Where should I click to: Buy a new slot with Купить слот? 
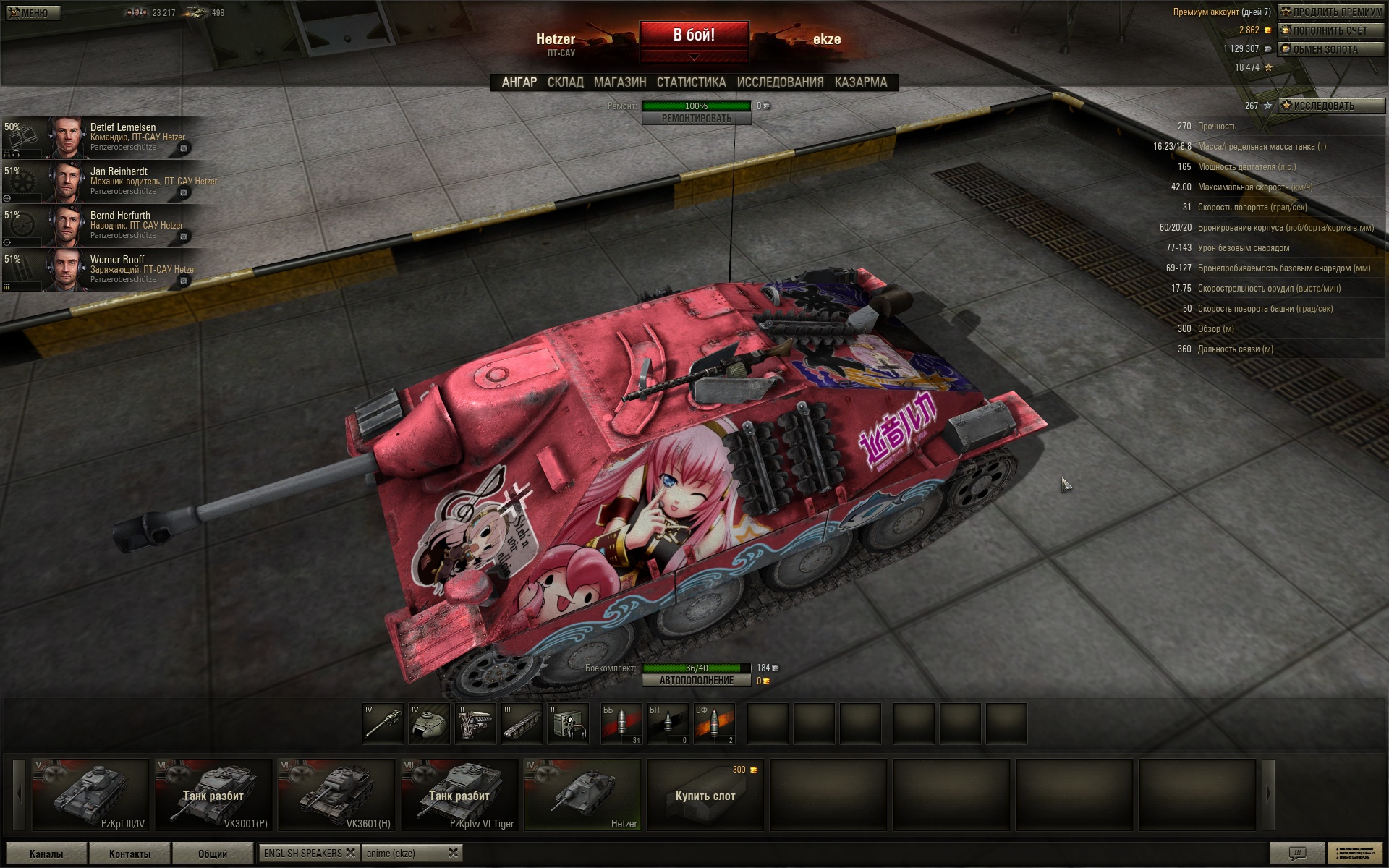click(705, 795)
